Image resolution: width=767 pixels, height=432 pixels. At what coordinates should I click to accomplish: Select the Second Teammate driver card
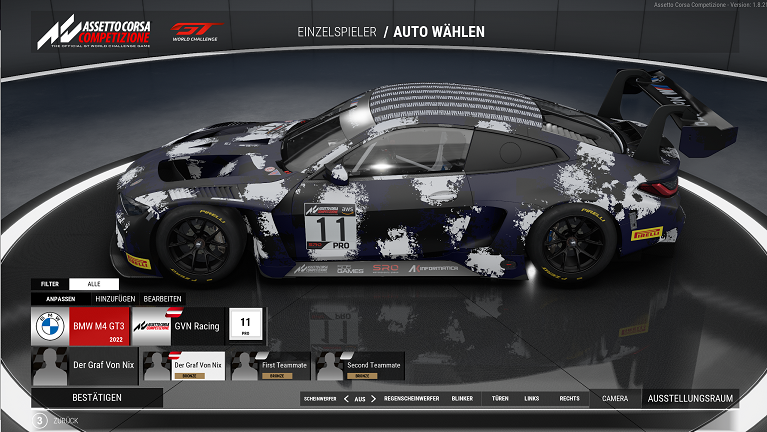[360, 366]
